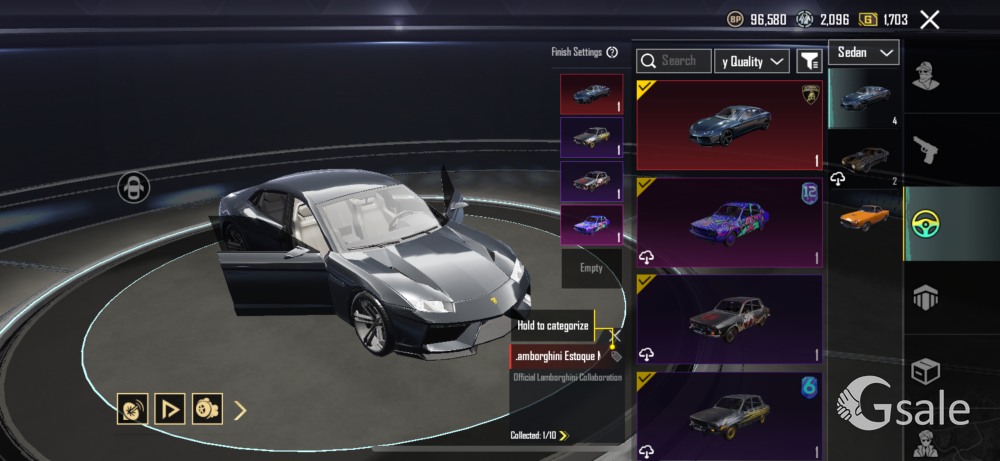Open the Sedan vehicle type dropdown
This screenshot has height=461, width=1000.
[863, 52]
